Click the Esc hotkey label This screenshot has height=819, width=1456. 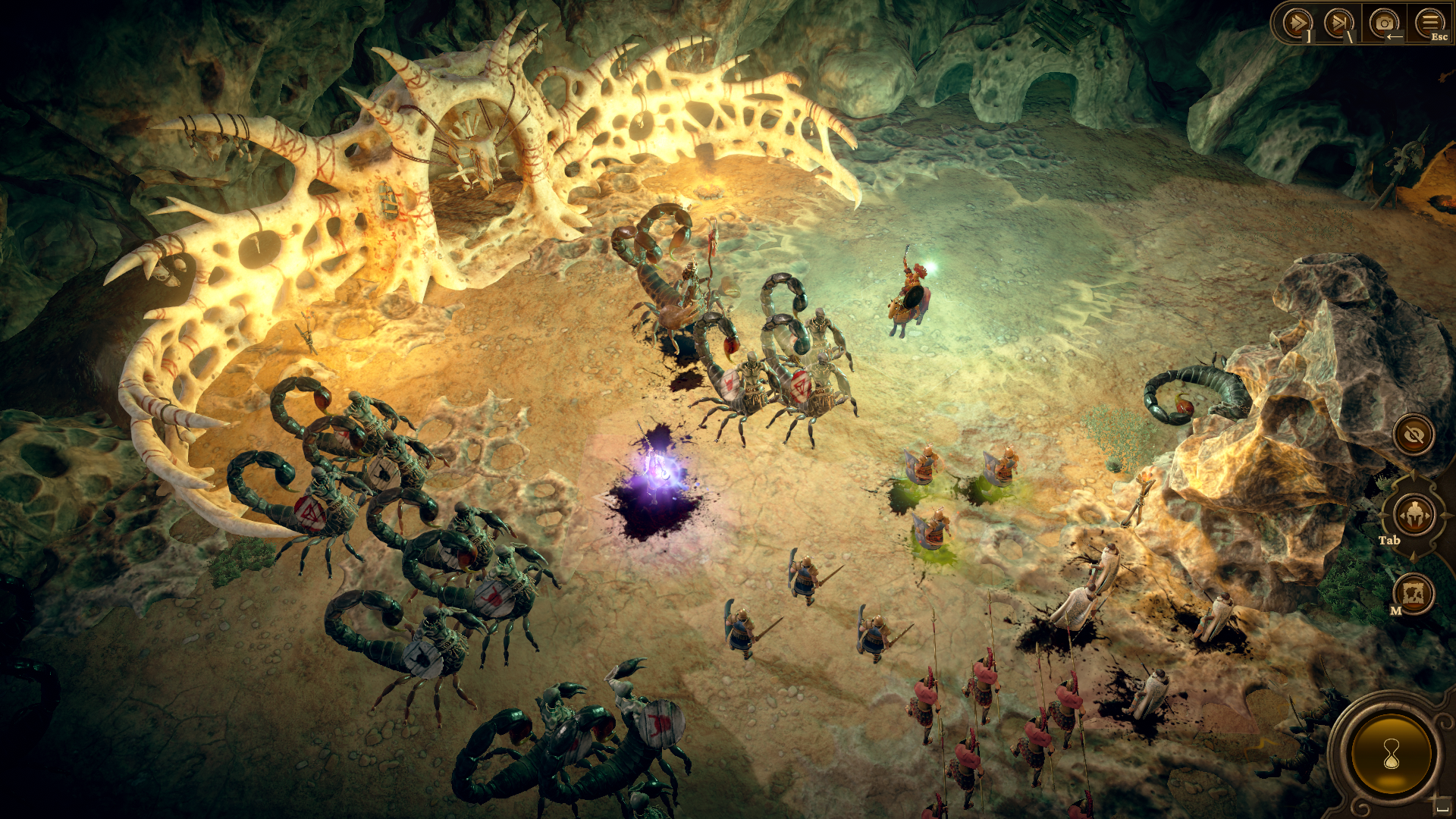pos(1439,36)
